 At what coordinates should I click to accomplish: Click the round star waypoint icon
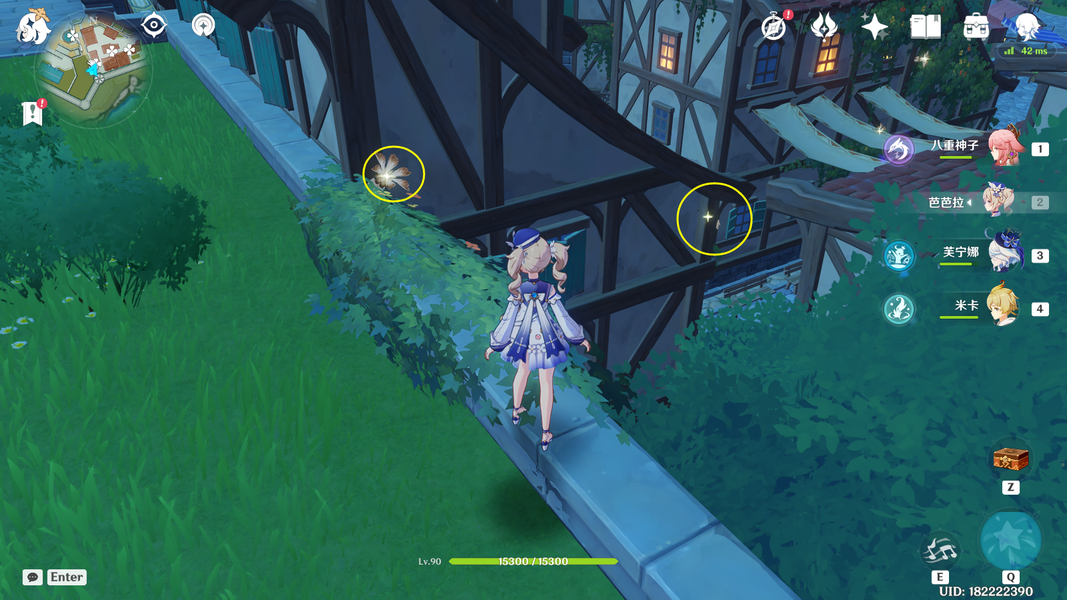(x=203, y=25)
